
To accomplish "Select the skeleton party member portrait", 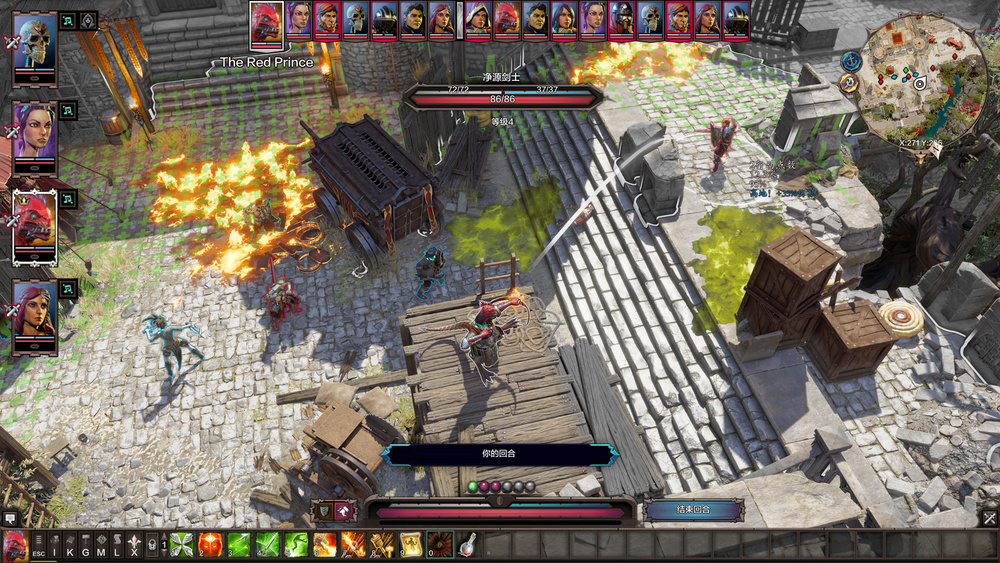I will pyautogui.click(x=35, y=48).
